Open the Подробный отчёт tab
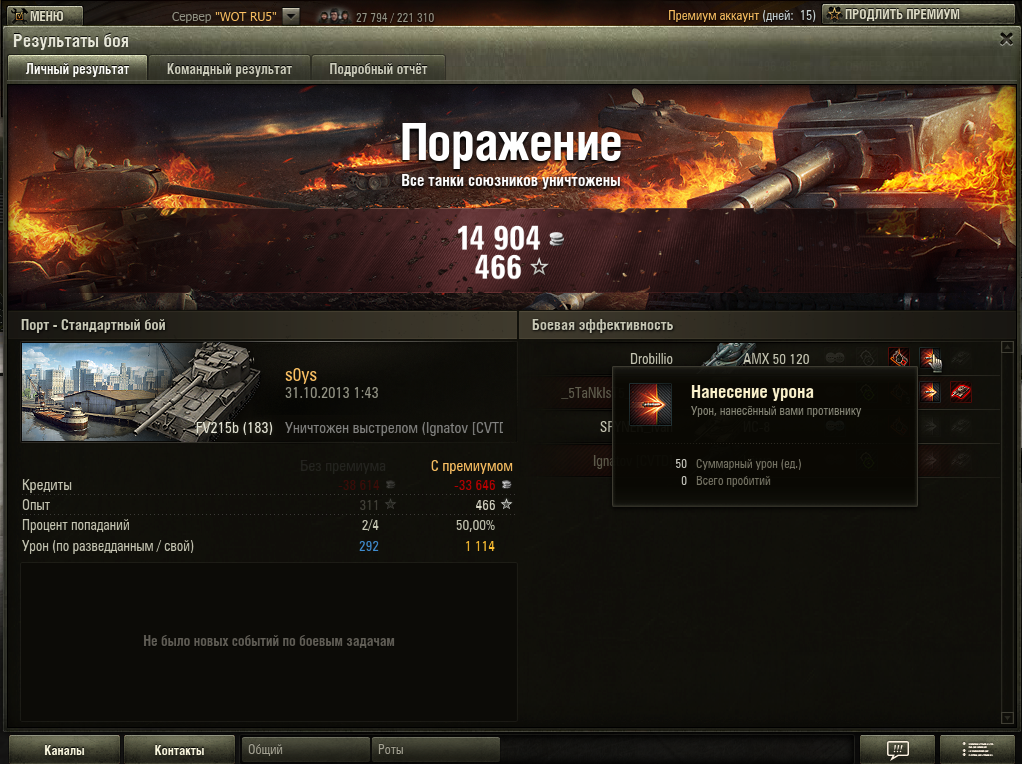The height and width of the screenshot is (764, 1022). click(378, 69)
